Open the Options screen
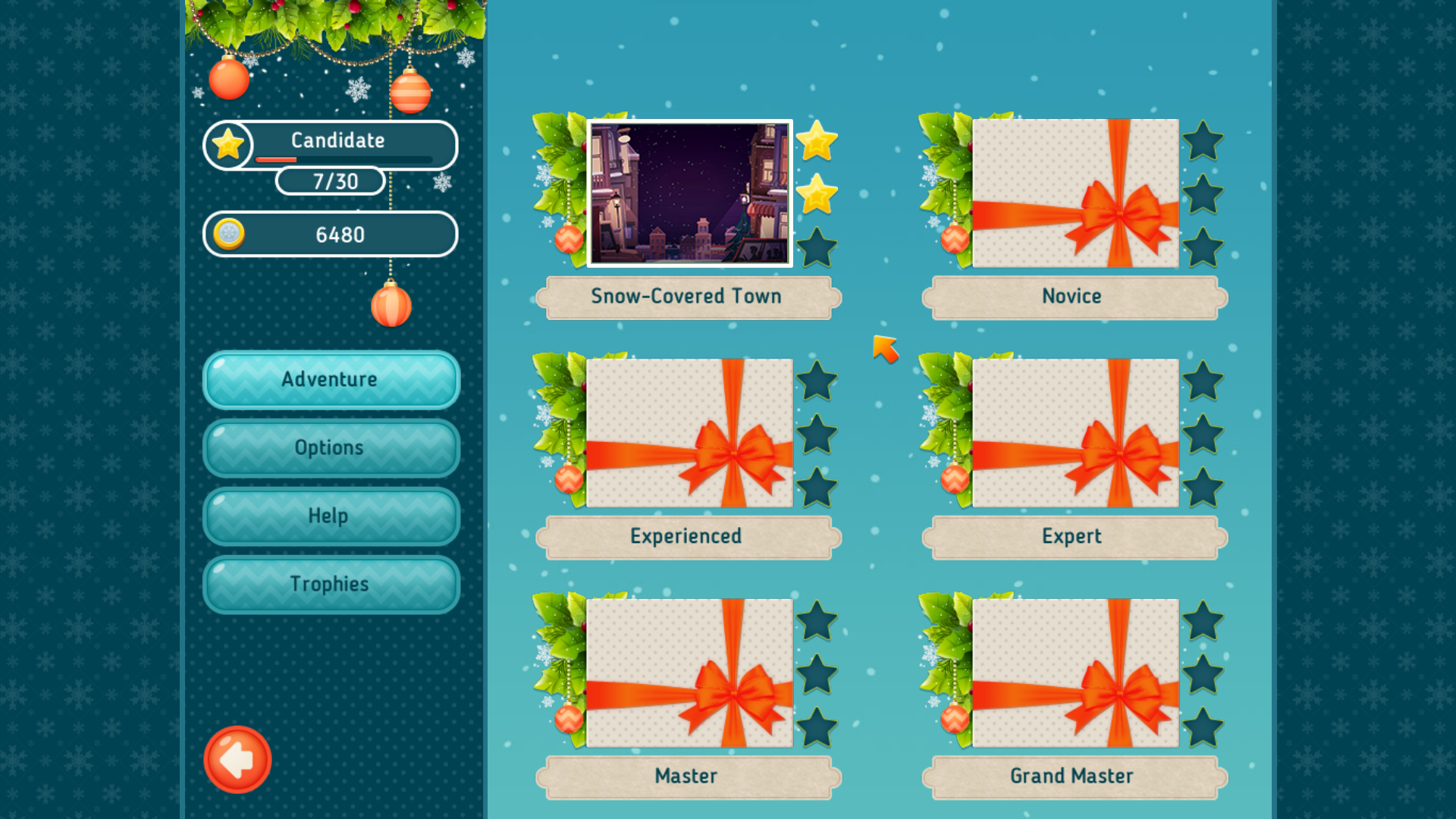This screenshot has width=1456, height=819. point(331,447)
